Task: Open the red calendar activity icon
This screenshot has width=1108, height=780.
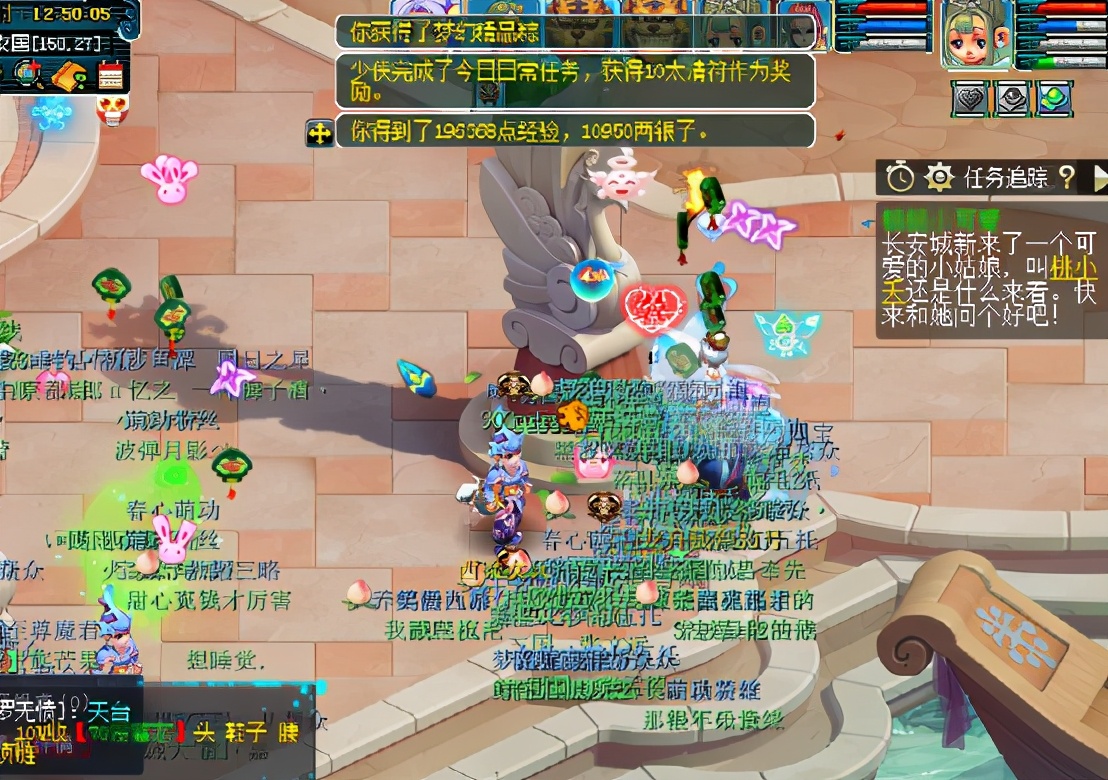Action: 110,75
